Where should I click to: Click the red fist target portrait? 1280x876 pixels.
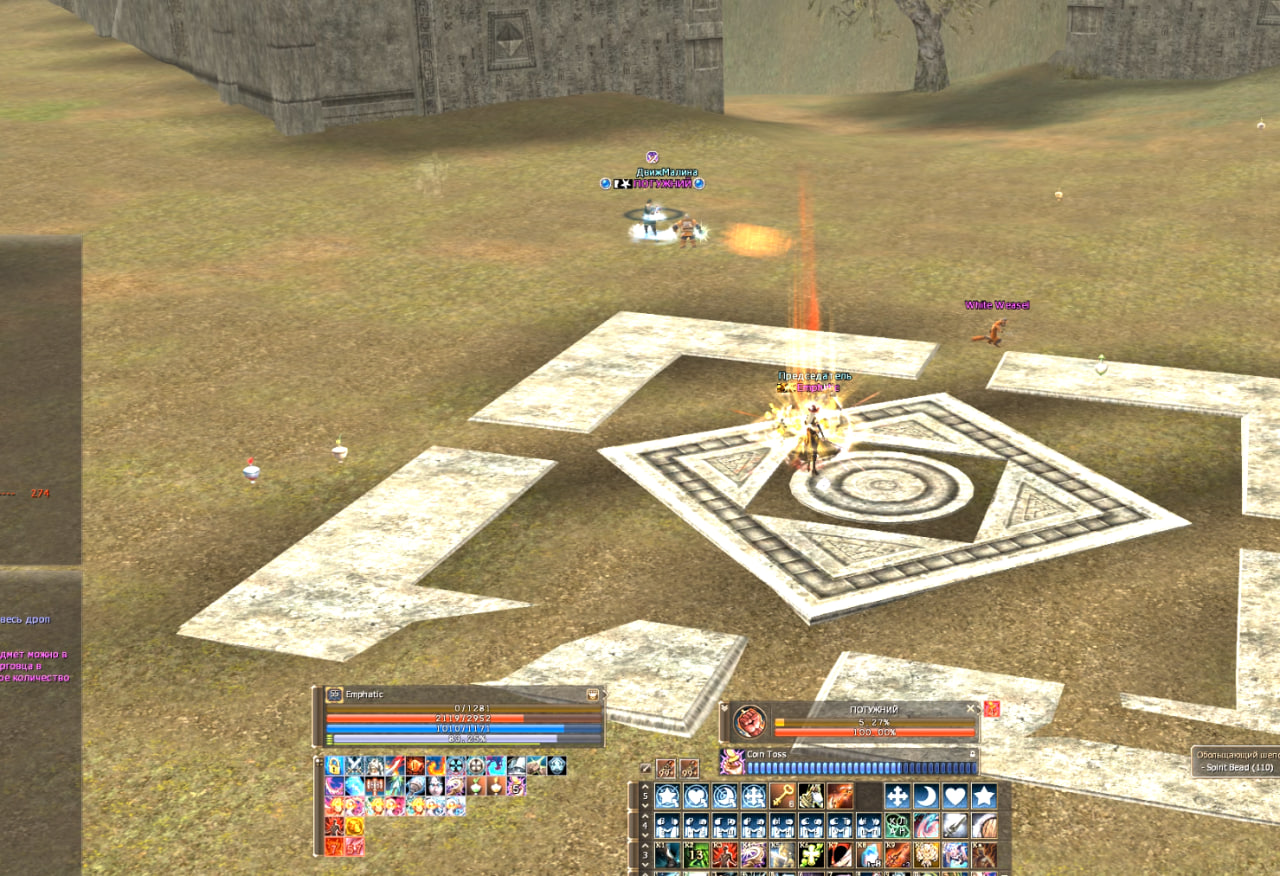click(x=750, y=721)
